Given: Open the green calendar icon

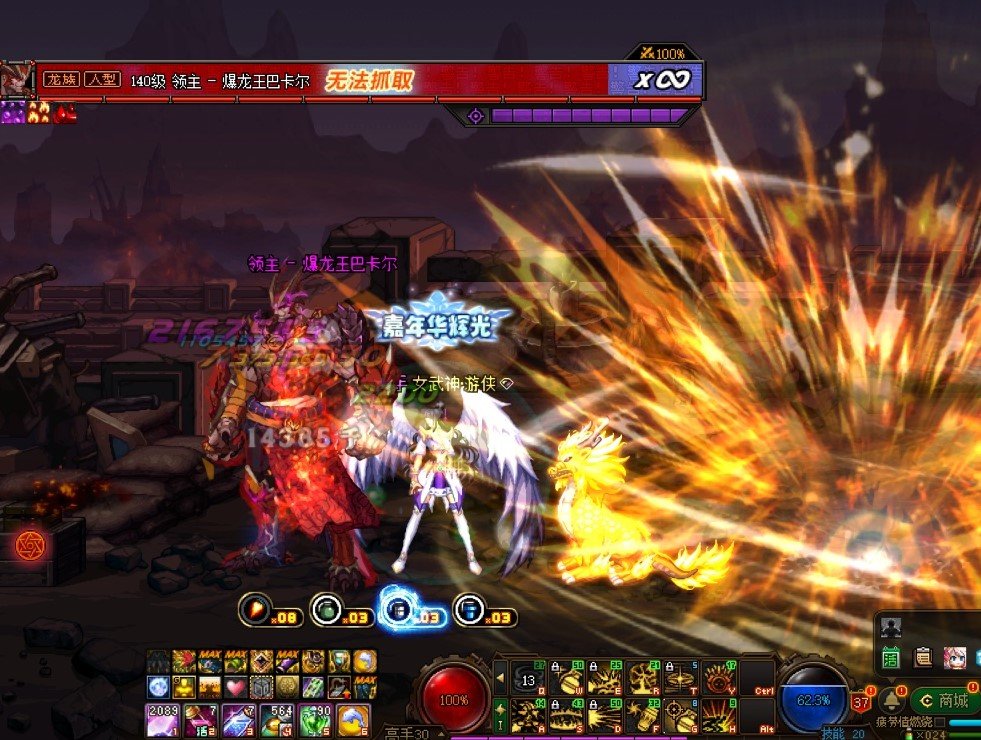Looking at the screenshot, I should tap(891, 658).
